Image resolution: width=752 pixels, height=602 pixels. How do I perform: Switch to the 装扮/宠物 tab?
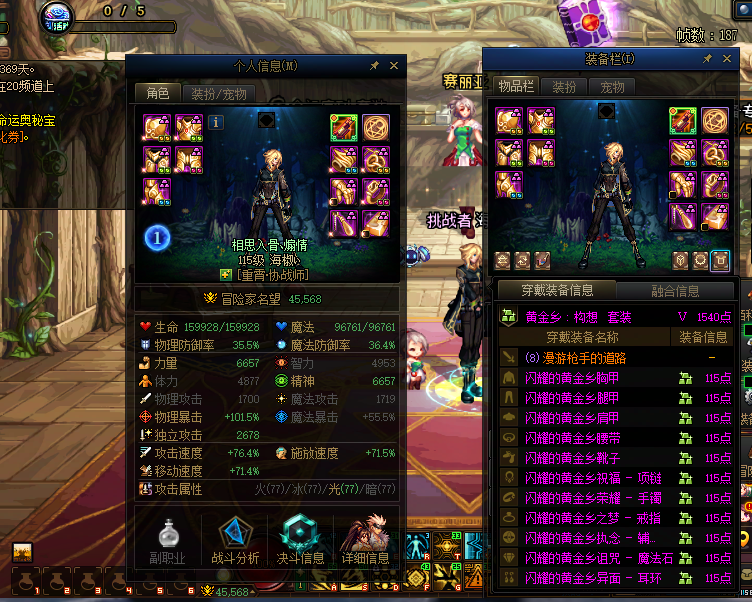219,93
